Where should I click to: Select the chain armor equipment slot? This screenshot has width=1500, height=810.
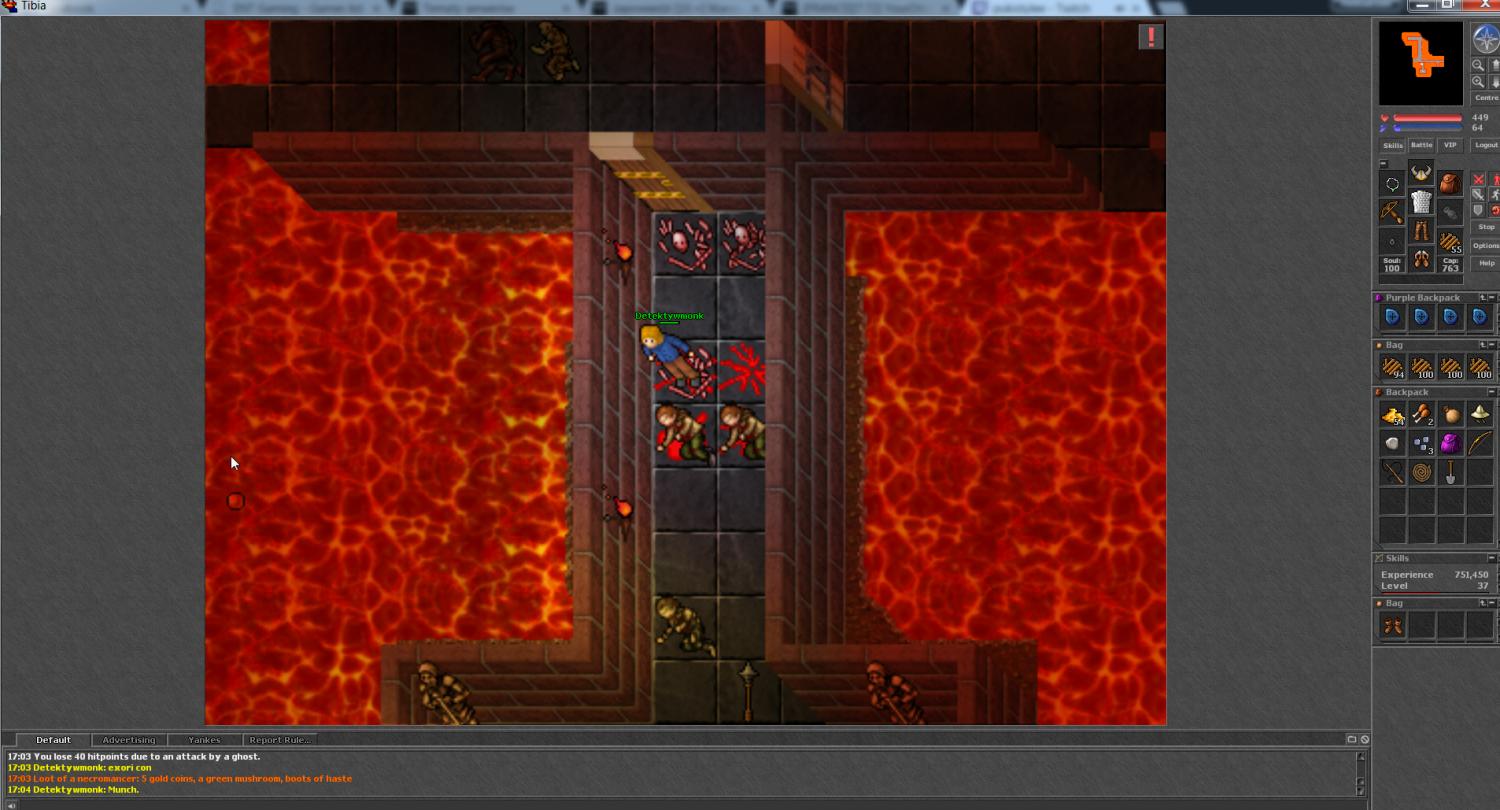click(x=1421, y=203)
